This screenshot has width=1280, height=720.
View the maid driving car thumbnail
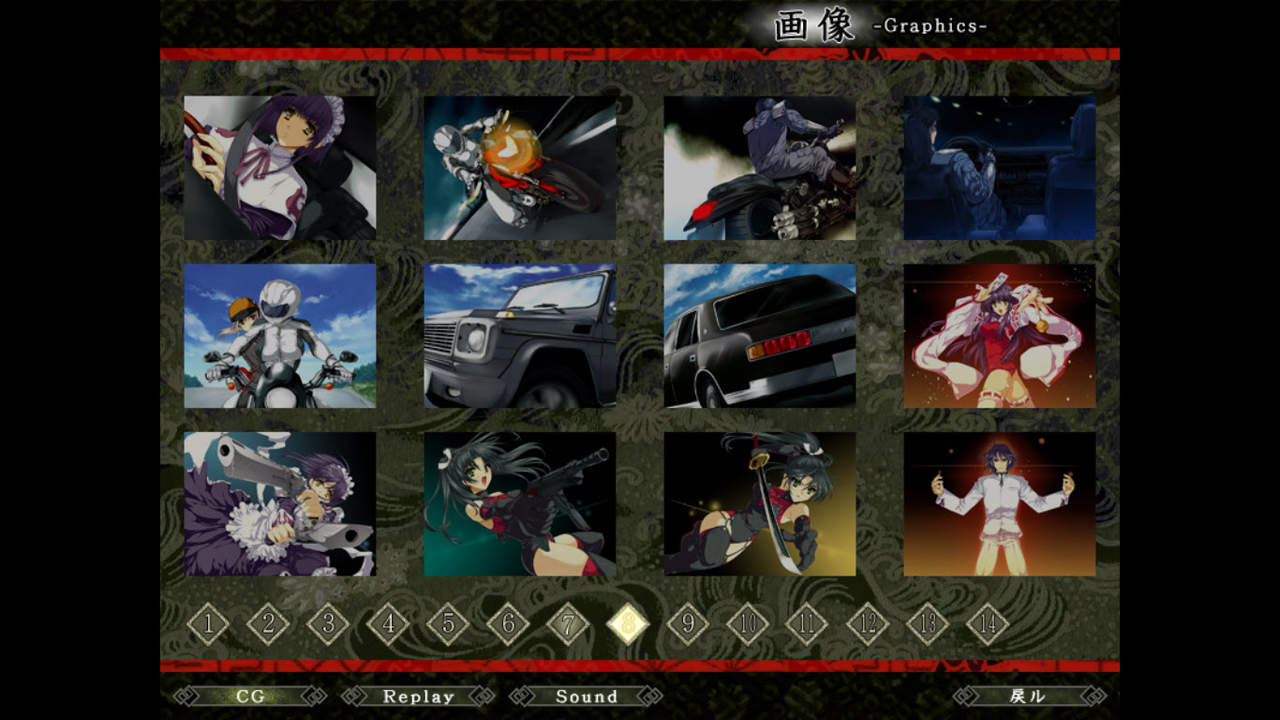click(x=280, y=168)
